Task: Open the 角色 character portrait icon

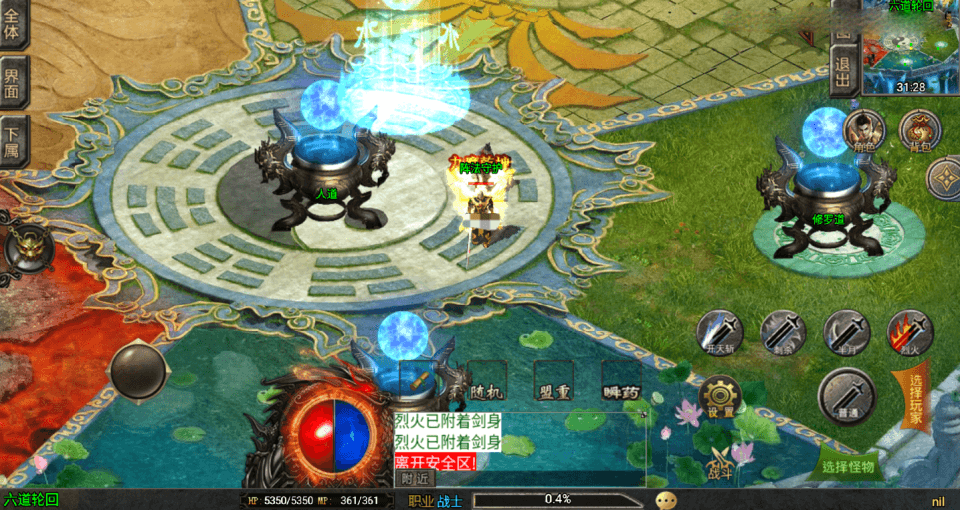Action: coord(863,131)
